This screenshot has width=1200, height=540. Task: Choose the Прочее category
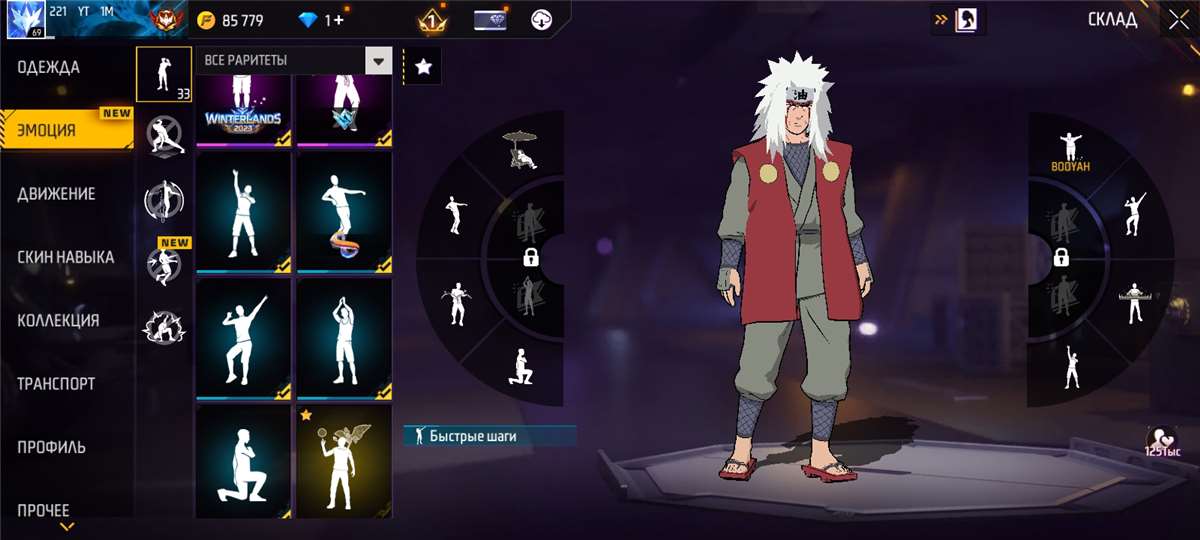coord(43,510)
